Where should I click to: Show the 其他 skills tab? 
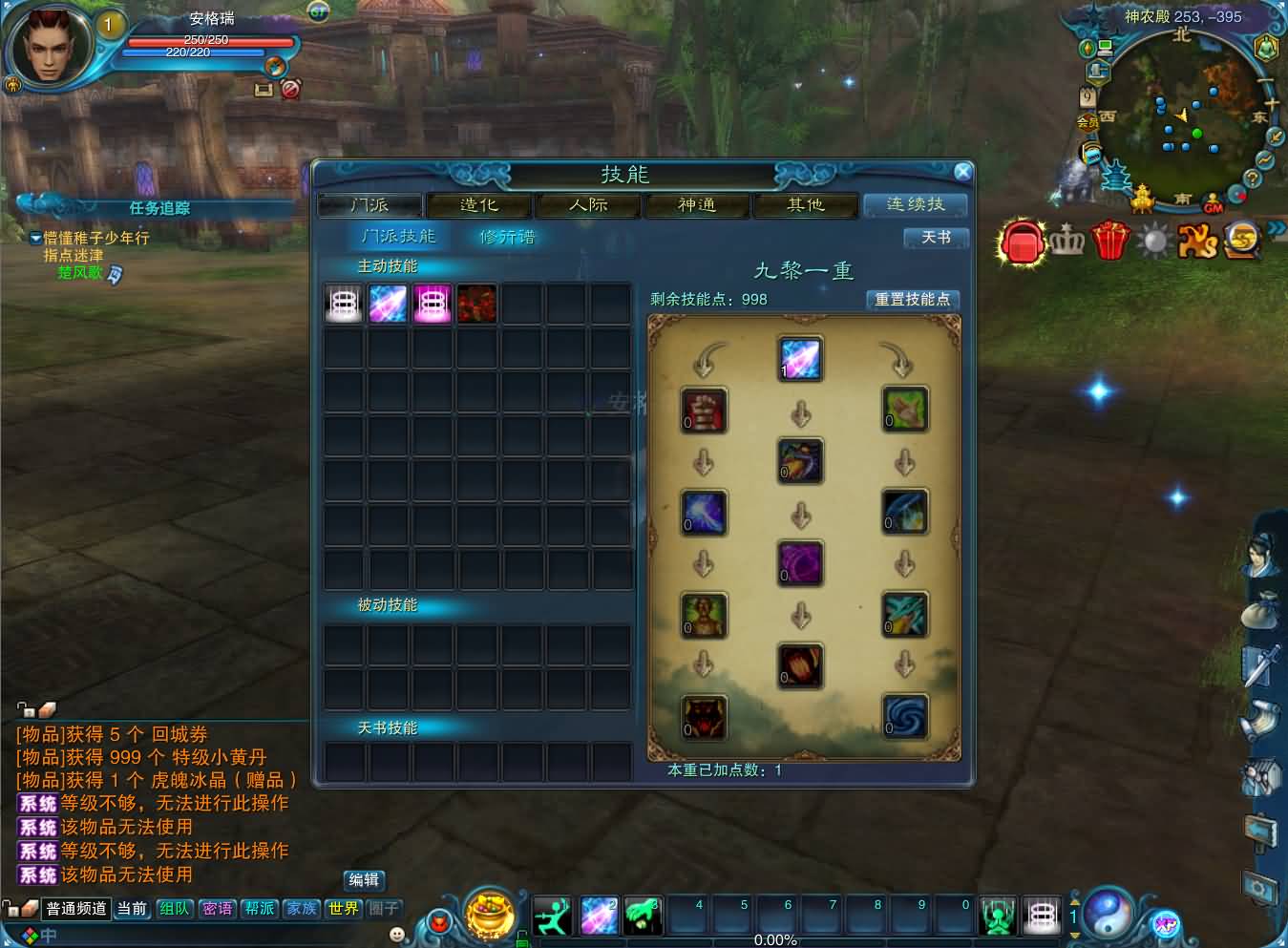[x=806, y=205]
